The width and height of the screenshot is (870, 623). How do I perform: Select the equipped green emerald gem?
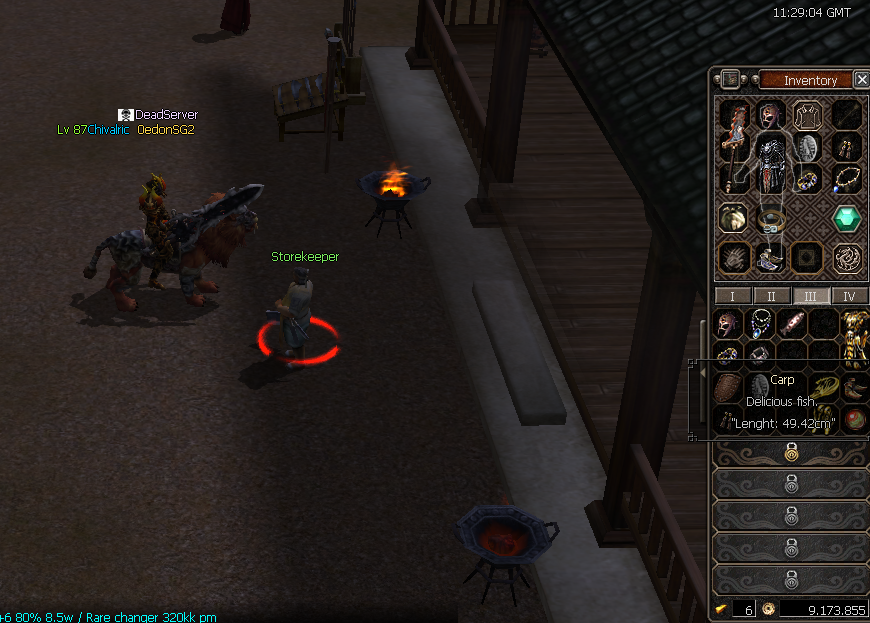847,218
